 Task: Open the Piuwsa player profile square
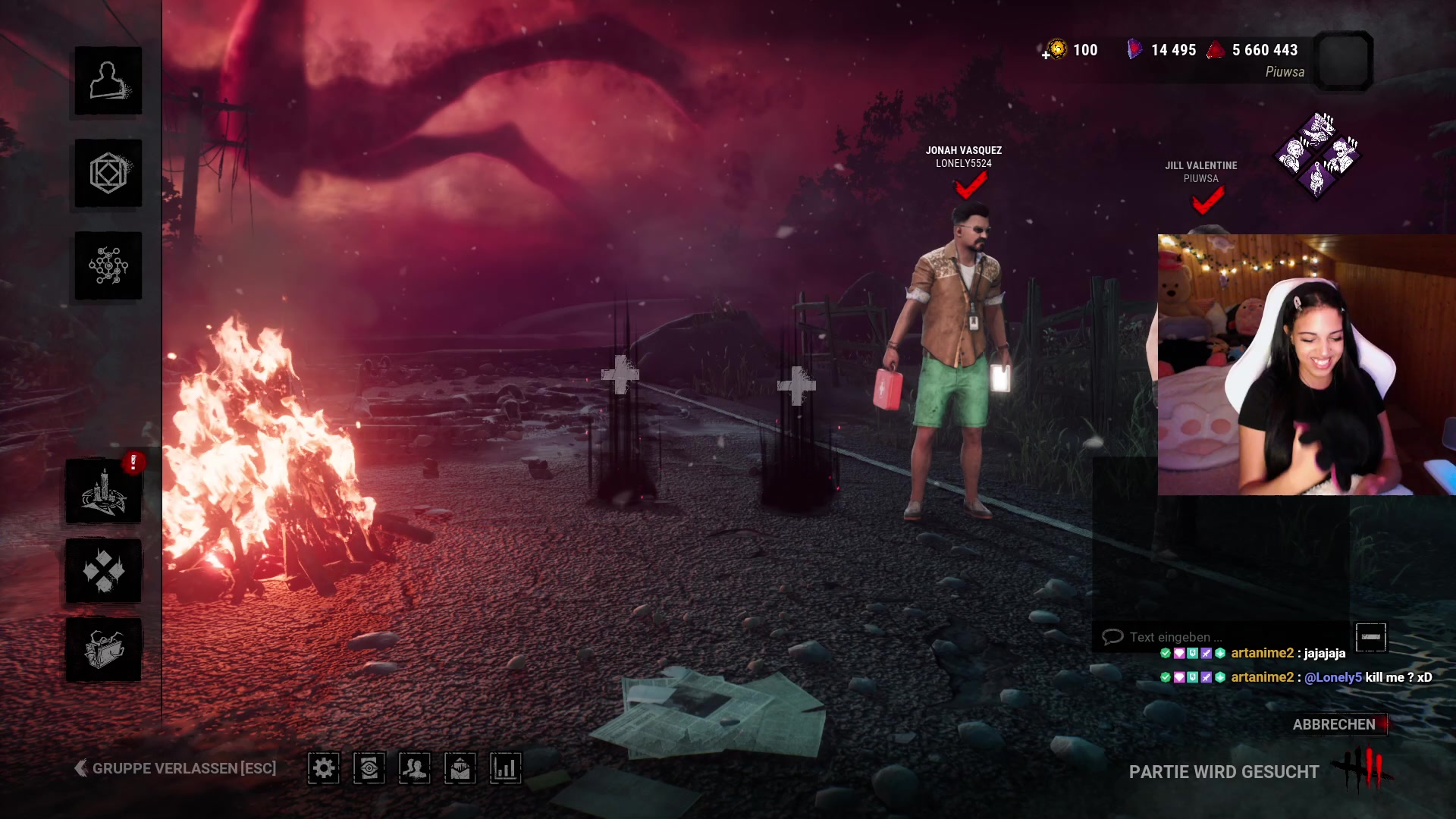(x=1343, y=61)
